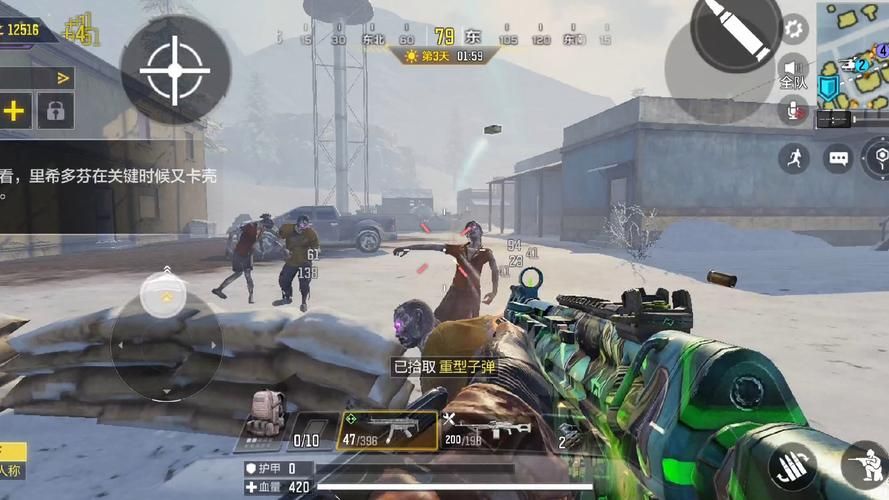Expand the panel with the yellow arrow
The height and width of the screenshot is (500, 889).
point(63,77)
